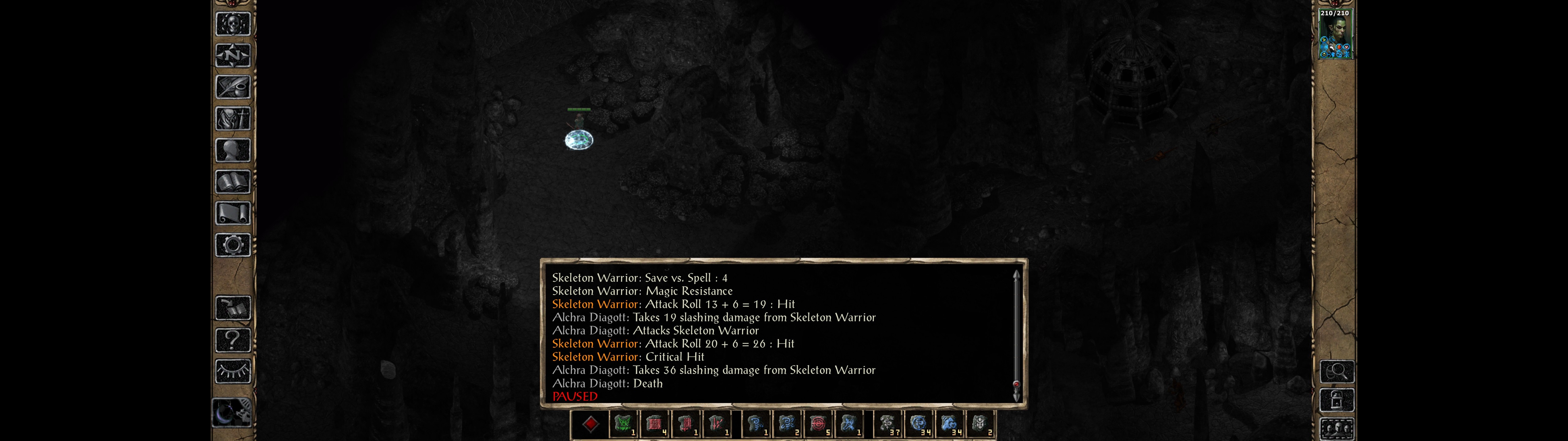
Task: Open the inventory armor button
Action: (x=232, y=118)
